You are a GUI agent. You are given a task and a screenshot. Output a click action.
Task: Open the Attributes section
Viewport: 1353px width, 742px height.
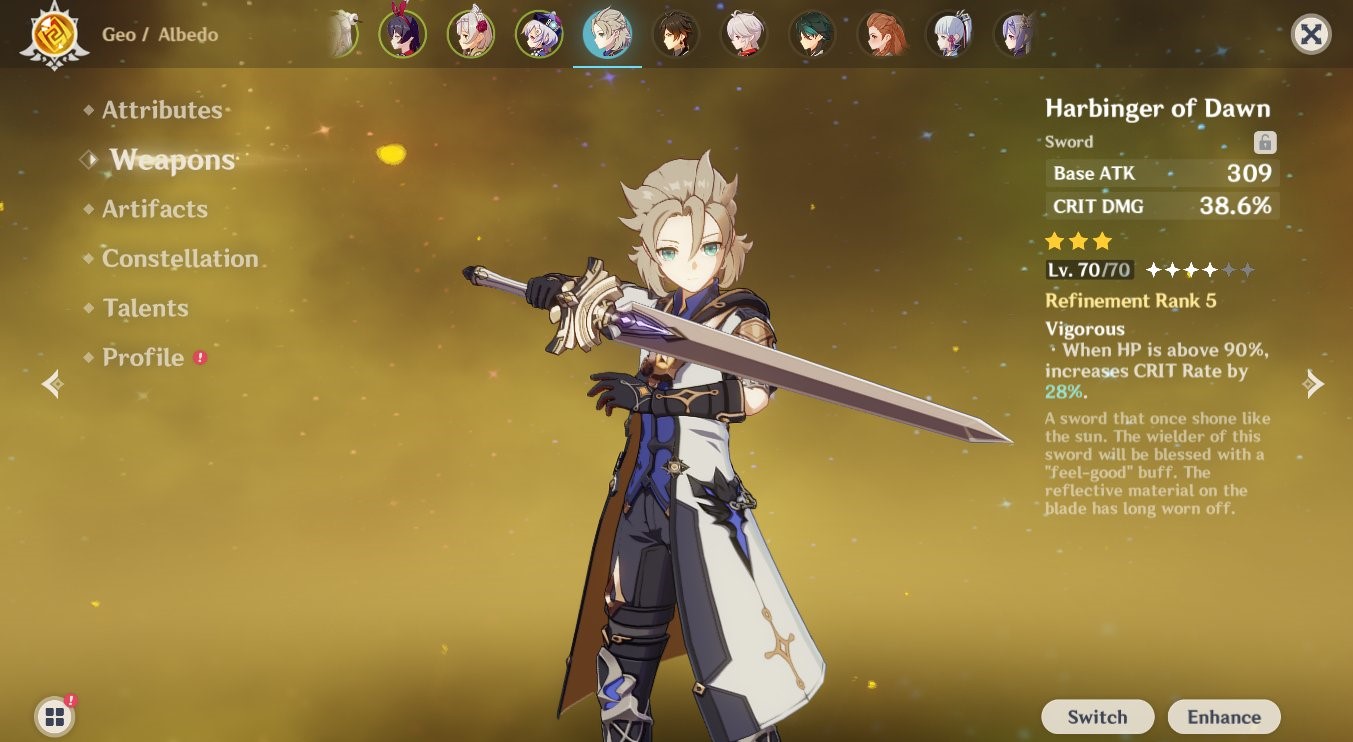161,110
